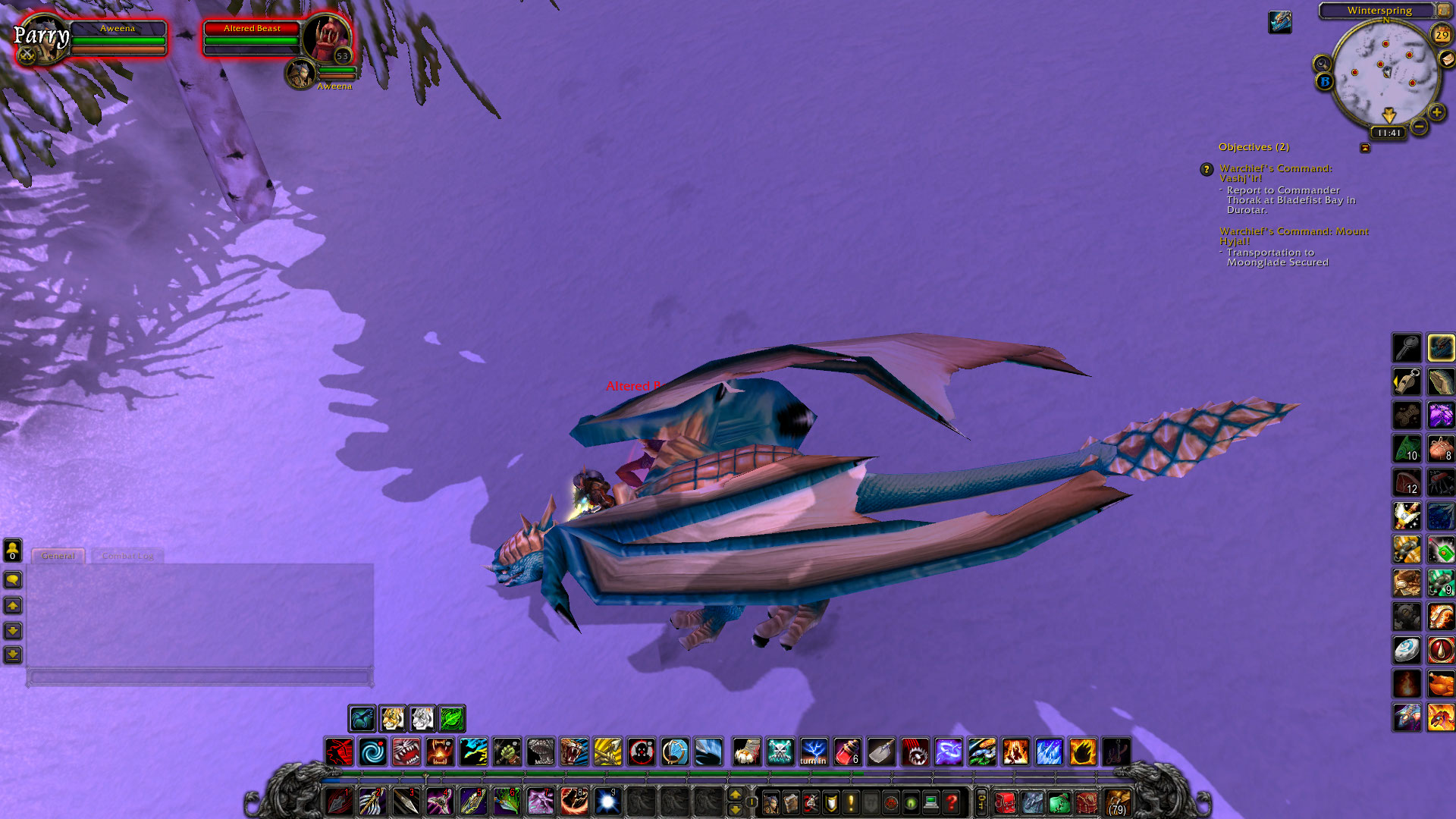
Task: Select the General chat tab
Action: click(x=58, y=555)
